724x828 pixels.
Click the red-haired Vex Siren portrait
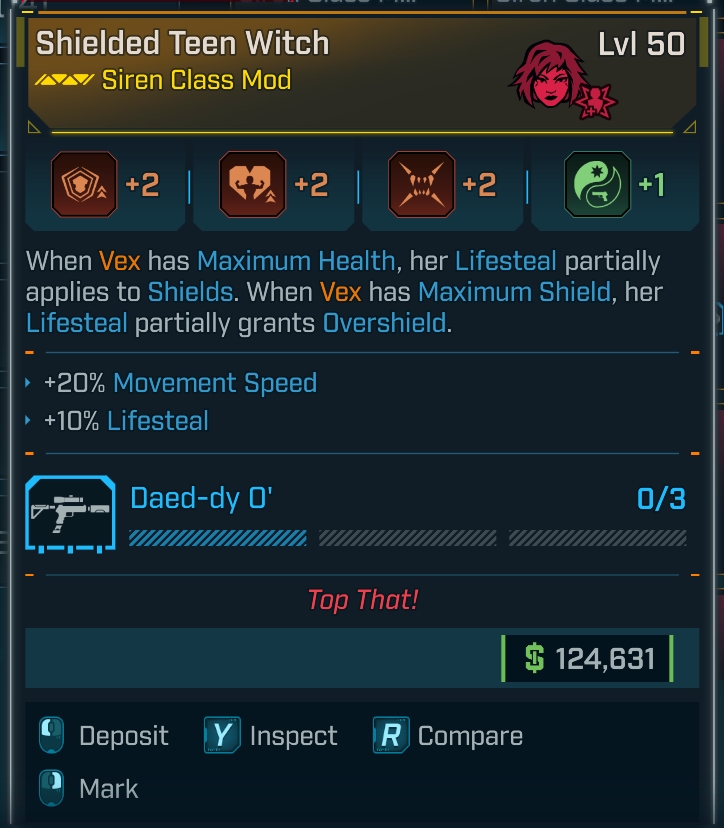[550, 77]
